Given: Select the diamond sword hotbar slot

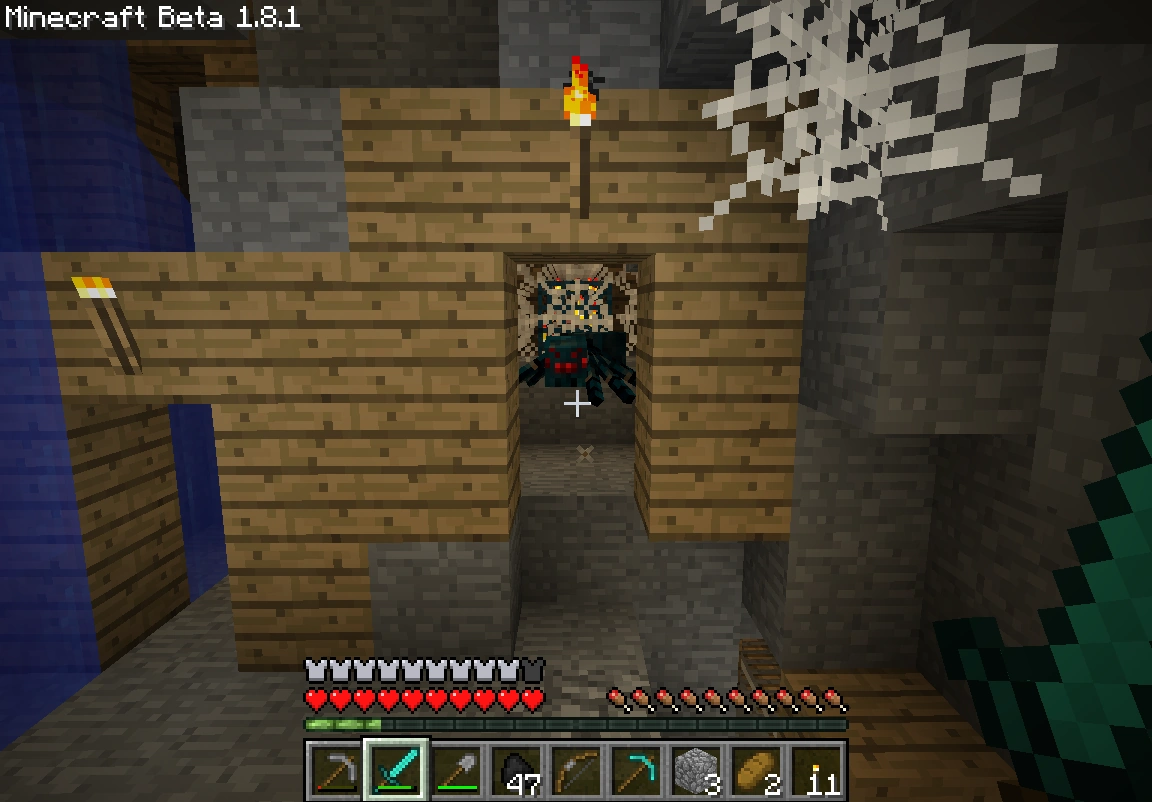Looking at the screenshot, I should click(396, 772).
